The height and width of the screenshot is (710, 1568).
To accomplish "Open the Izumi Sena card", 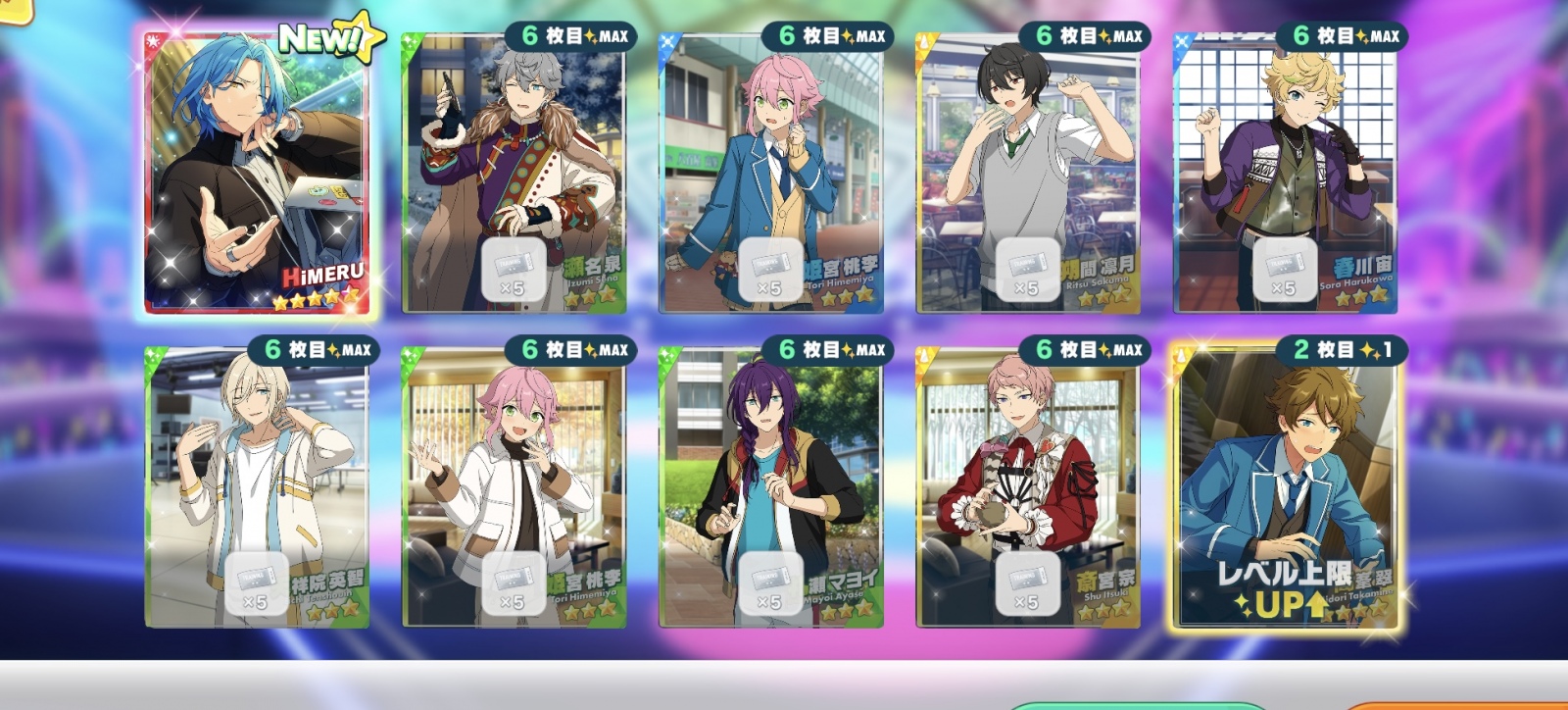I will (x=514, y=172).
